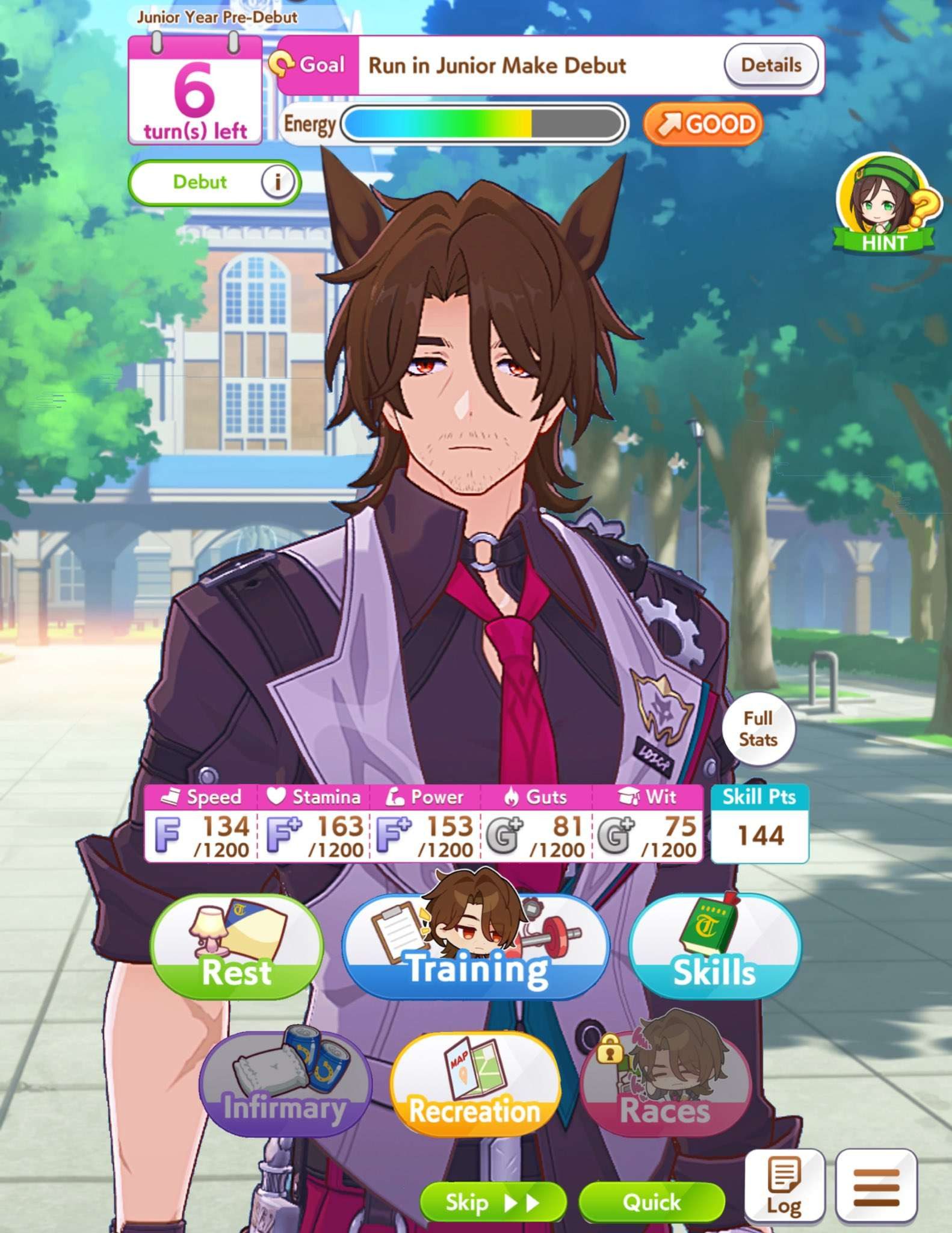
Task: Open Details for the current goal
Action: click(773, 66)
